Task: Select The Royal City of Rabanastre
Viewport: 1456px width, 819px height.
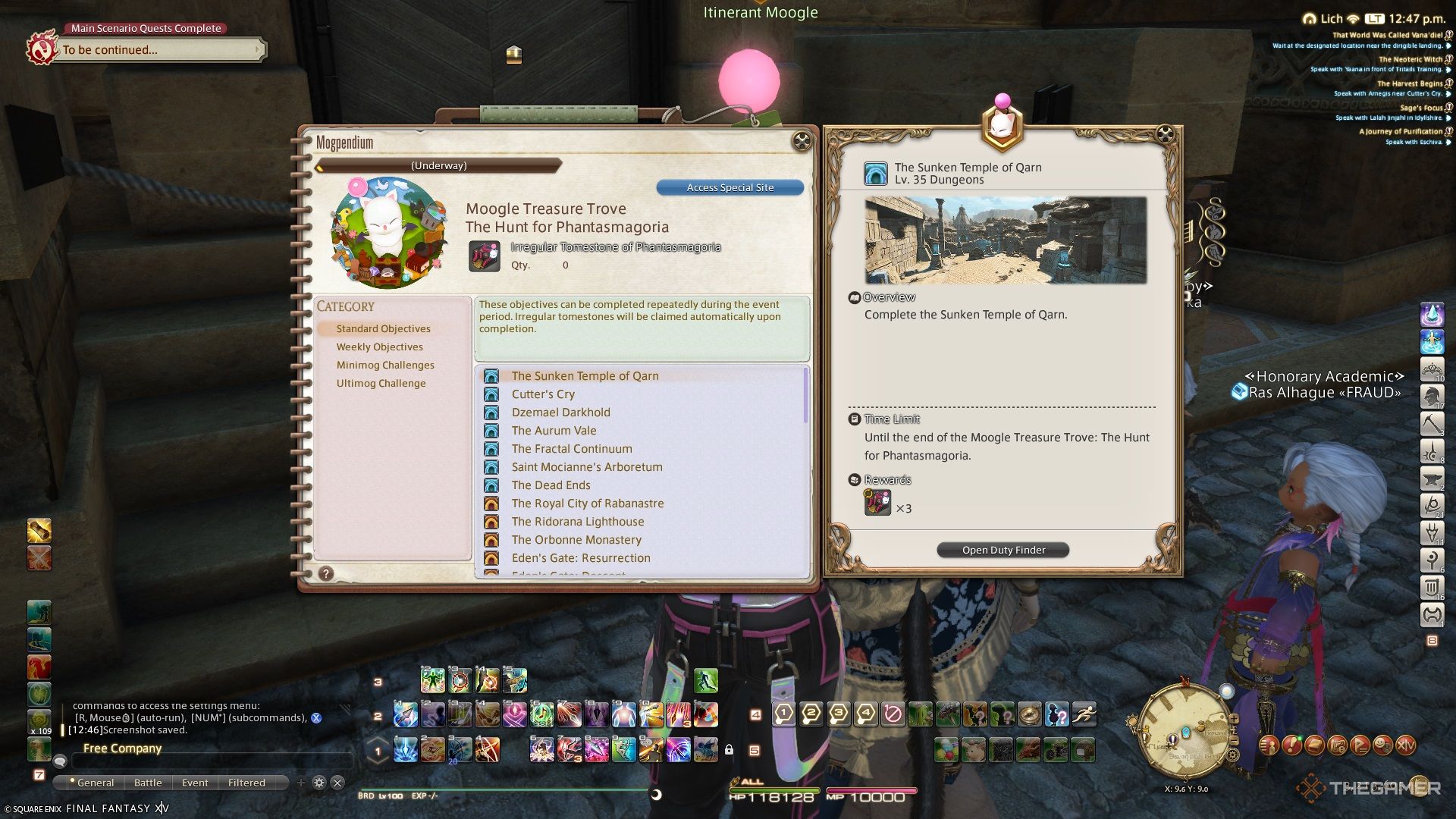Action: pyautogui.click(x=587, y=504)
